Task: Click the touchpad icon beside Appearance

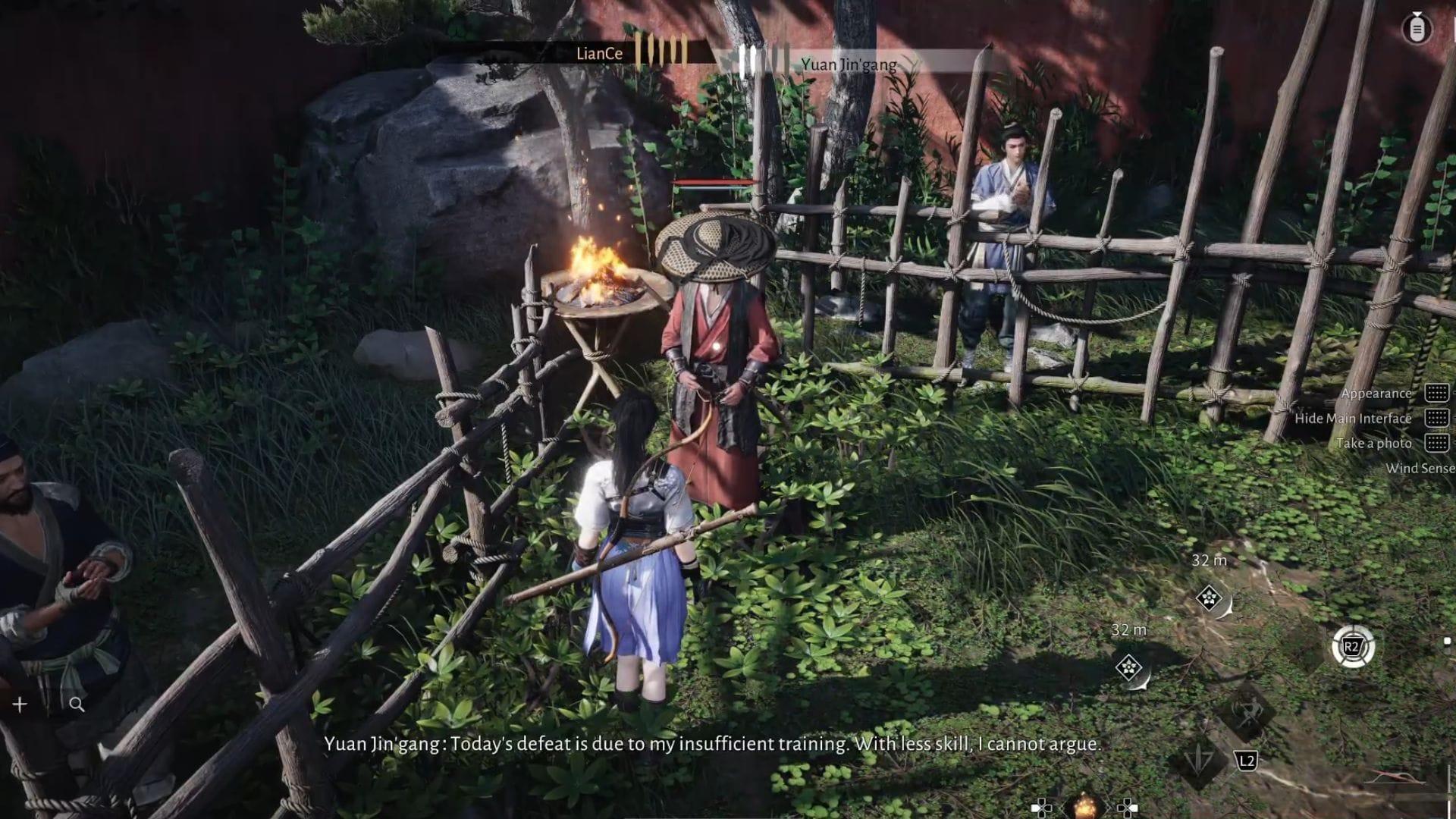Action: pos(1436,394)
